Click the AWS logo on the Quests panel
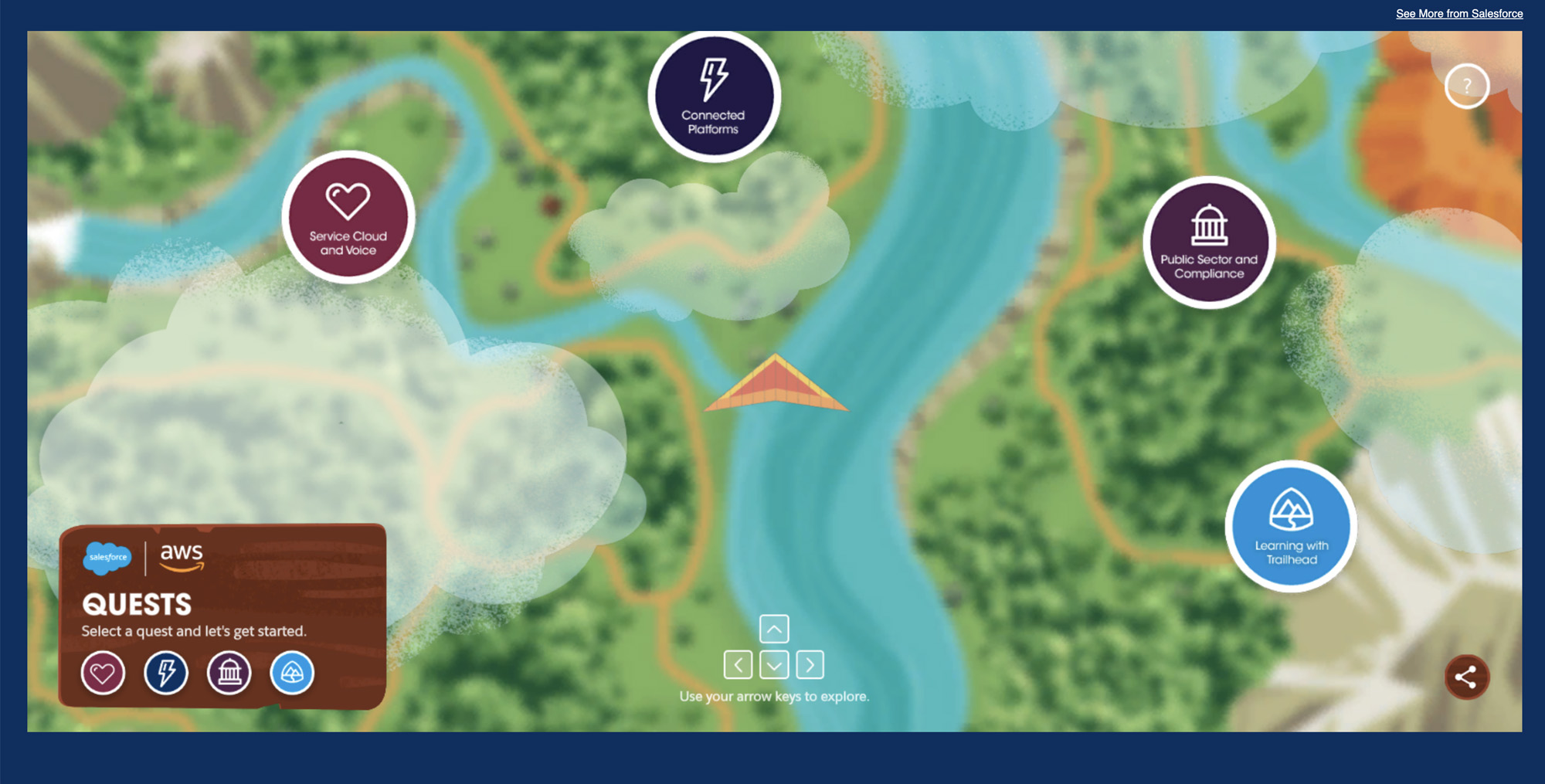This screenshot has height=784, width=1545. (x=182, y=558)
